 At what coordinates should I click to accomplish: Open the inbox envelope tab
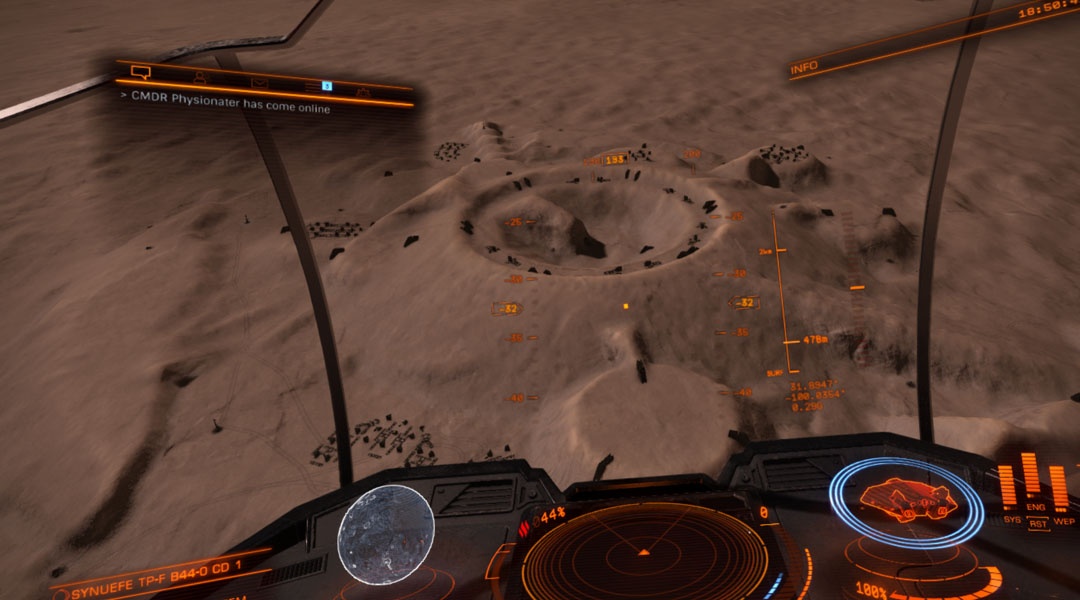[x=259, y=82]
